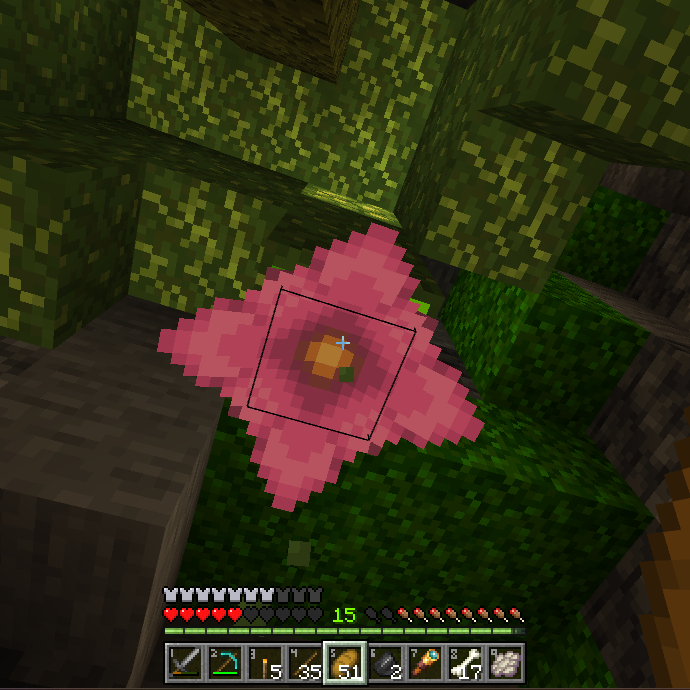Pick the sticks stack of 35
Image resolution: width=690 pixels, height=690 pixels.
pos(305,663)
